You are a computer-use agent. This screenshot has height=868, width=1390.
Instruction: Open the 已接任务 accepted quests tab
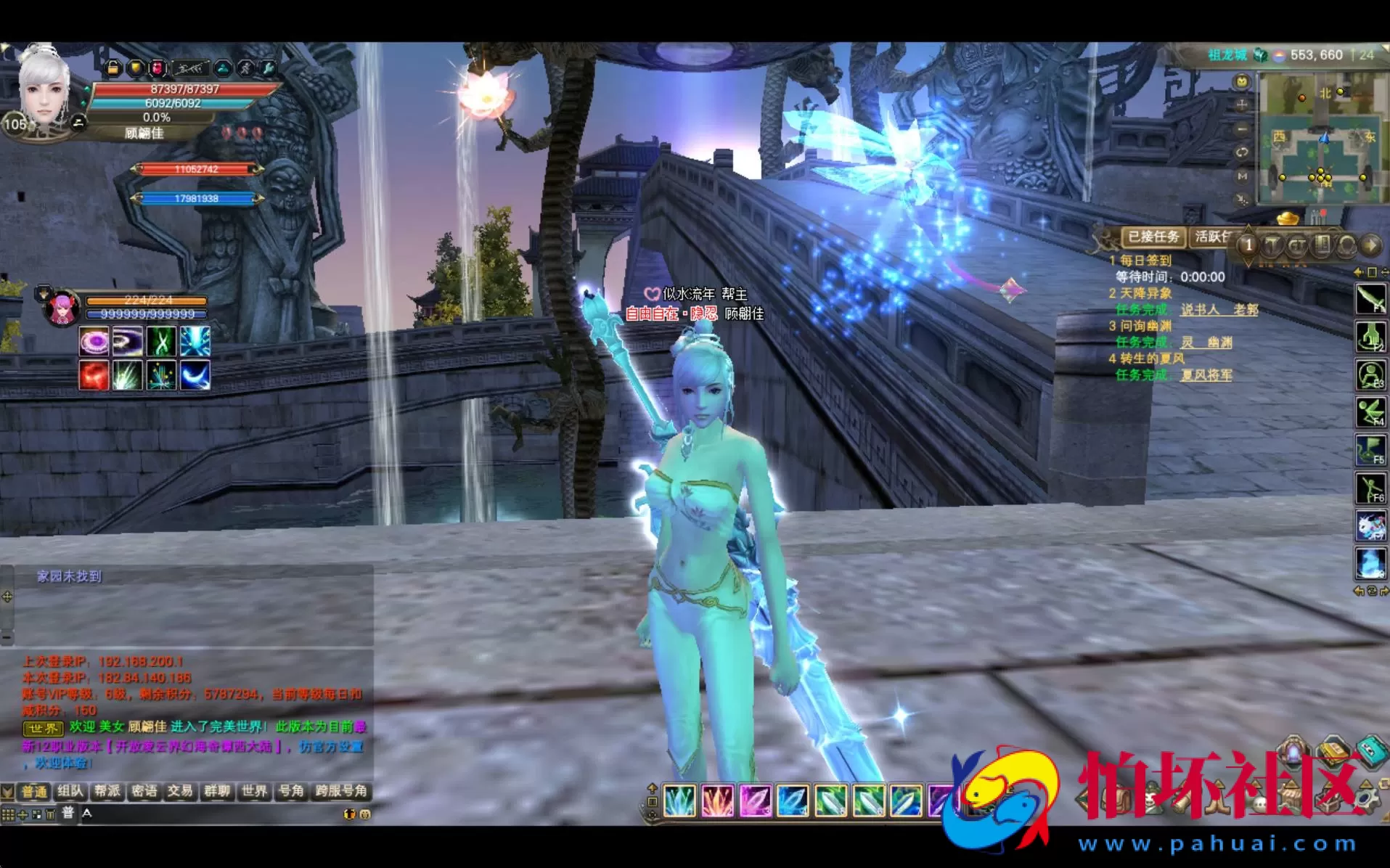pyautogui.click(x=1153, y=237)
